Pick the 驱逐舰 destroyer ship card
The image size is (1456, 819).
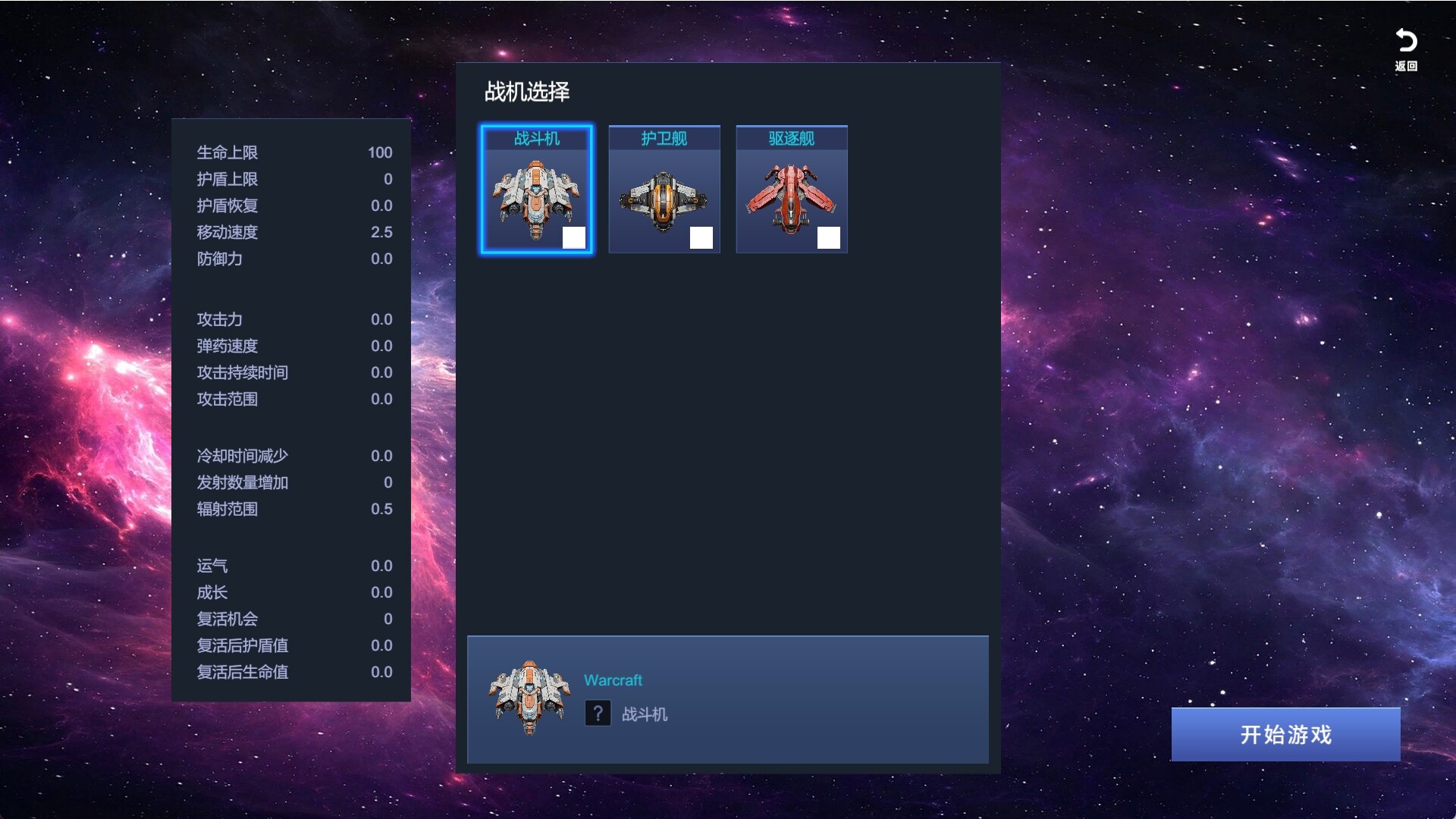pyautogui.click(x=791, y=190)
